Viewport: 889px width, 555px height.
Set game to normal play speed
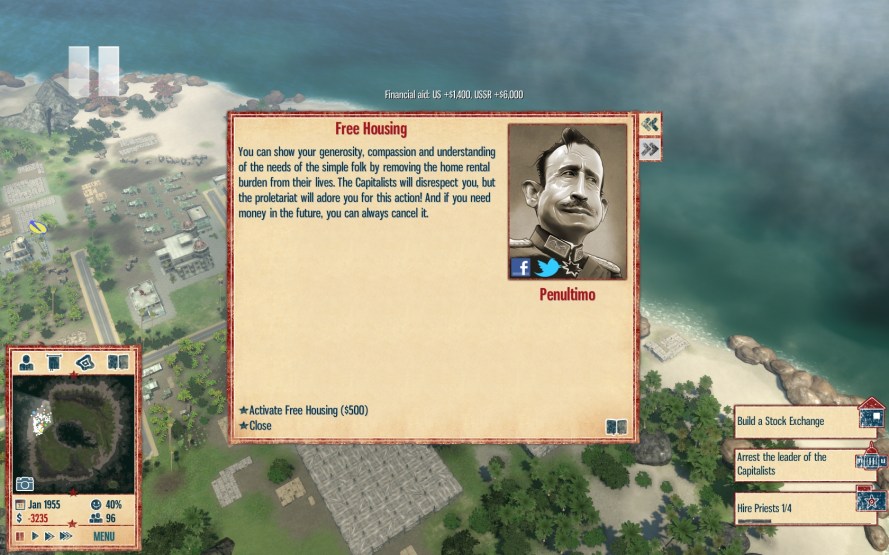34,537
